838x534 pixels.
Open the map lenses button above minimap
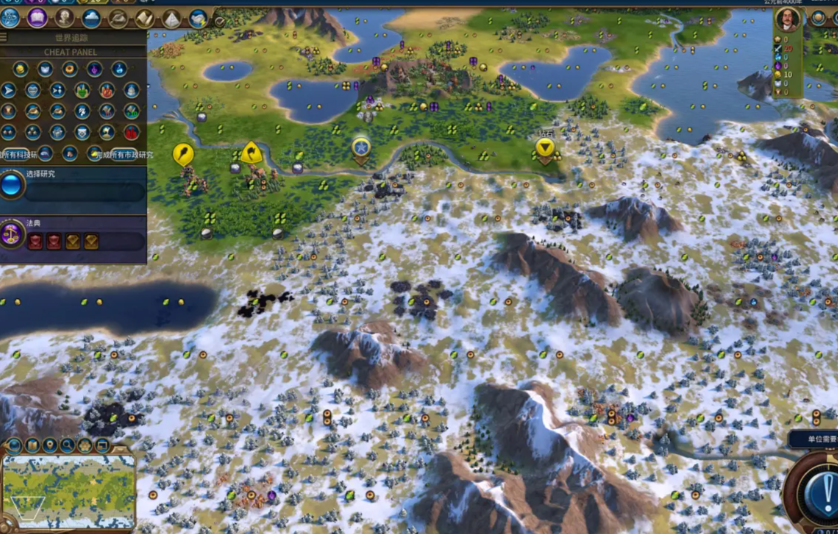coord(15,445)
